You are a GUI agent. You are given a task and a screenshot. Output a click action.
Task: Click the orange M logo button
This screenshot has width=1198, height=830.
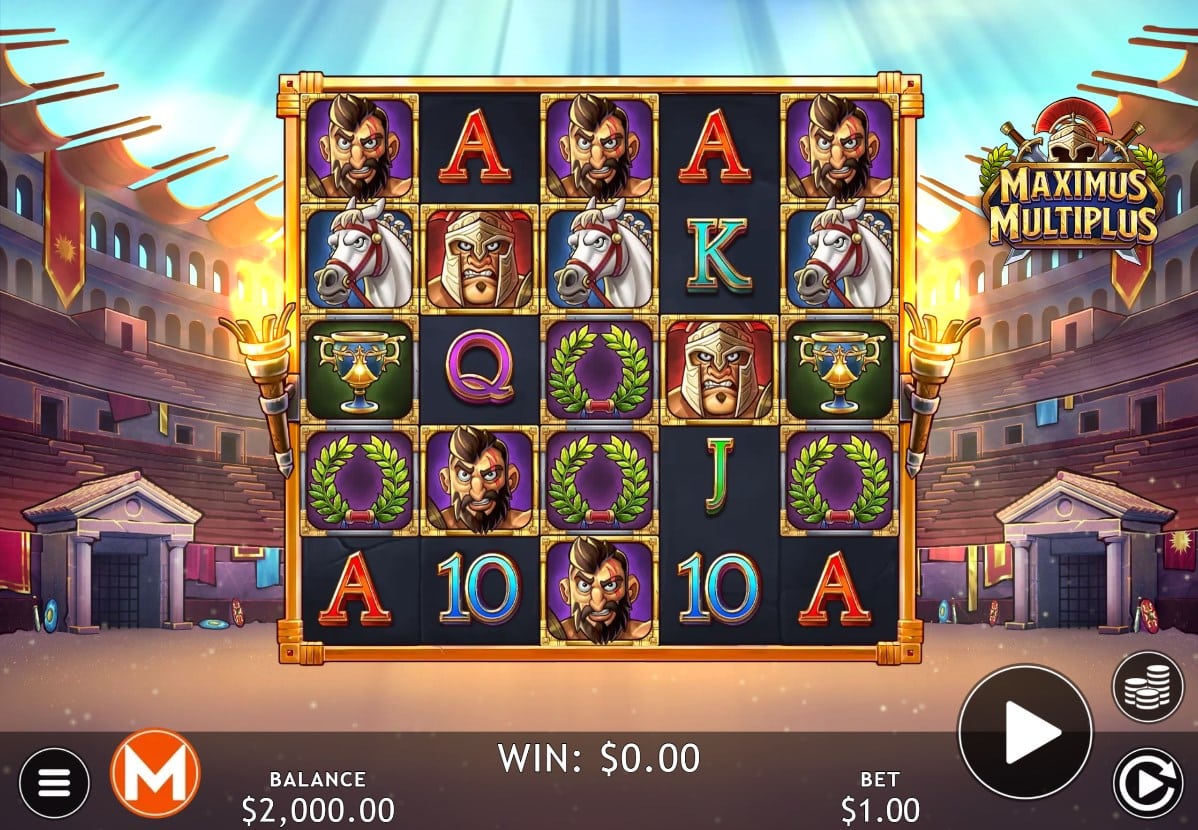click(x=155, y=773)
